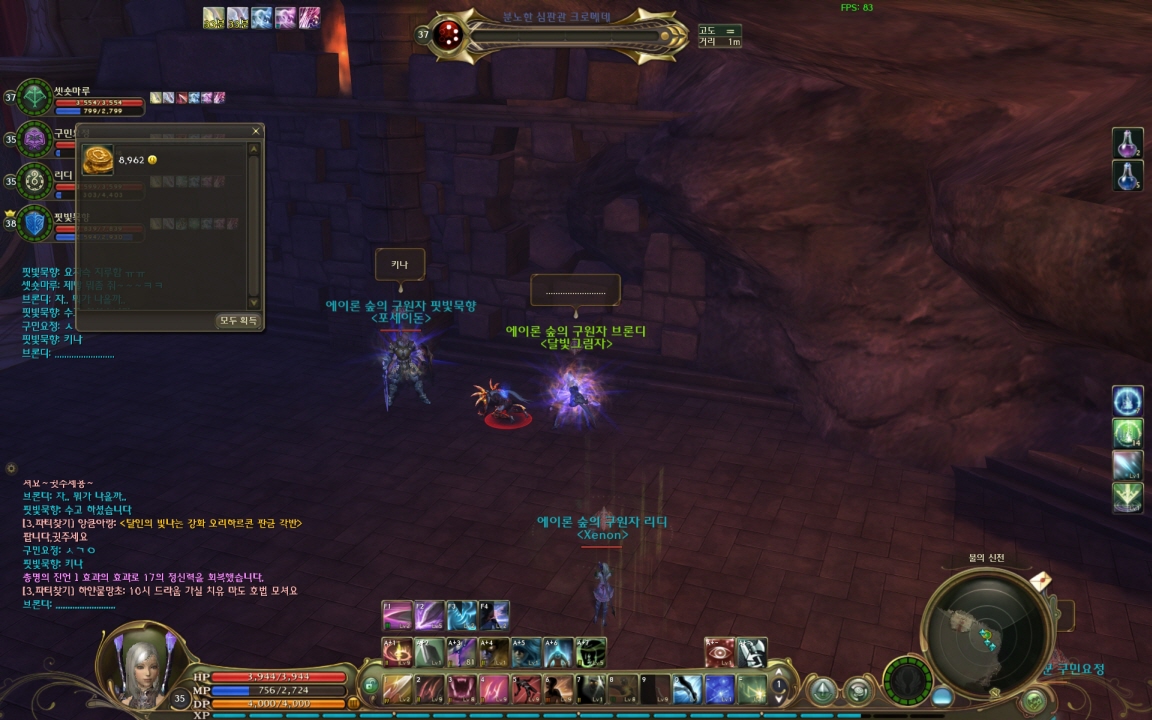Select party member 셋솟마루's bow portrait
Screen dimensions: 1152x720
pos(35,98)
